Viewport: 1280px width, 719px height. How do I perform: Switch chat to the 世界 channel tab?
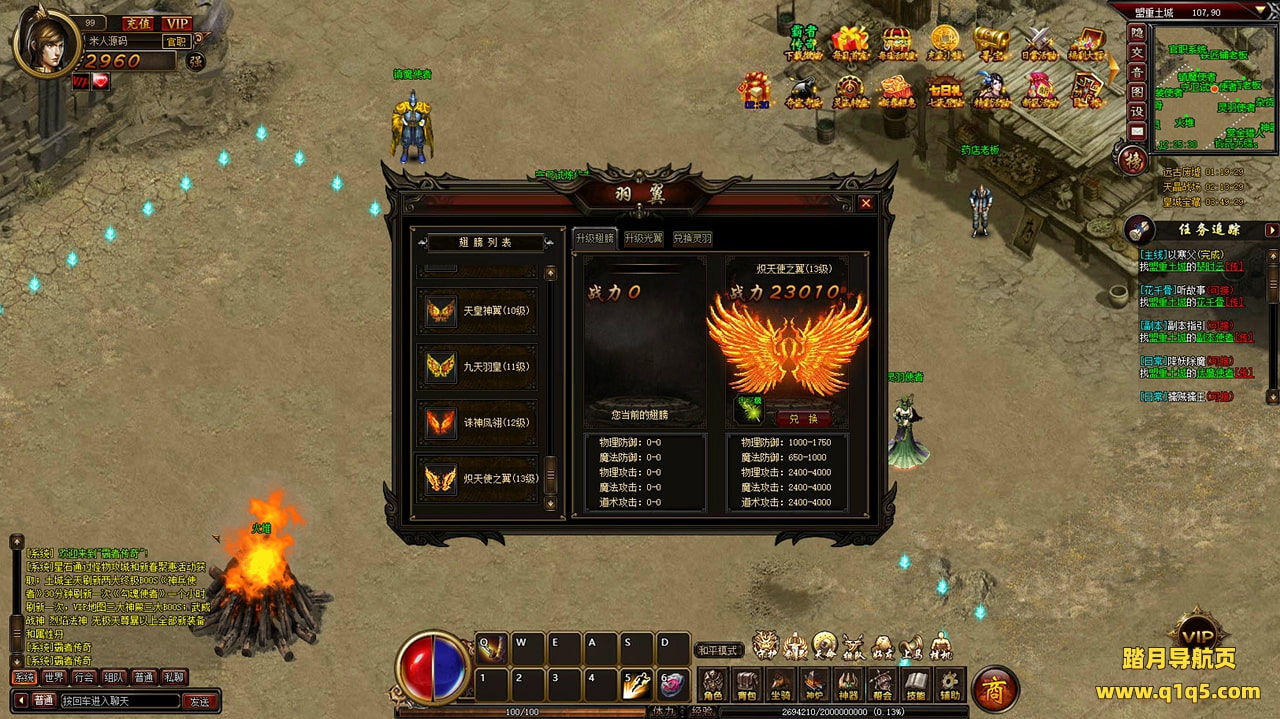(54, 677)
